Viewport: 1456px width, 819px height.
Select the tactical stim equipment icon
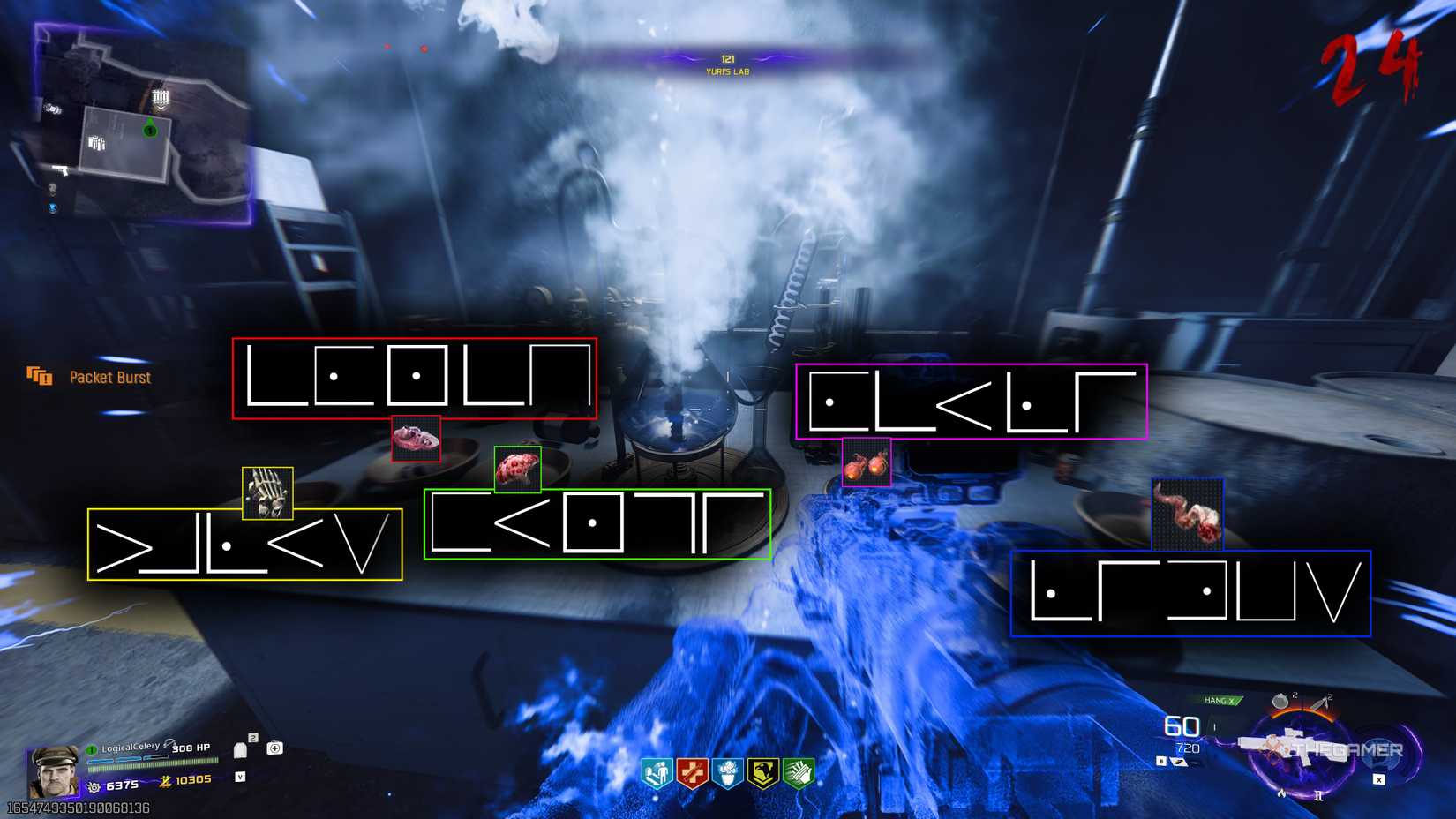click(x=1318, y=701)
